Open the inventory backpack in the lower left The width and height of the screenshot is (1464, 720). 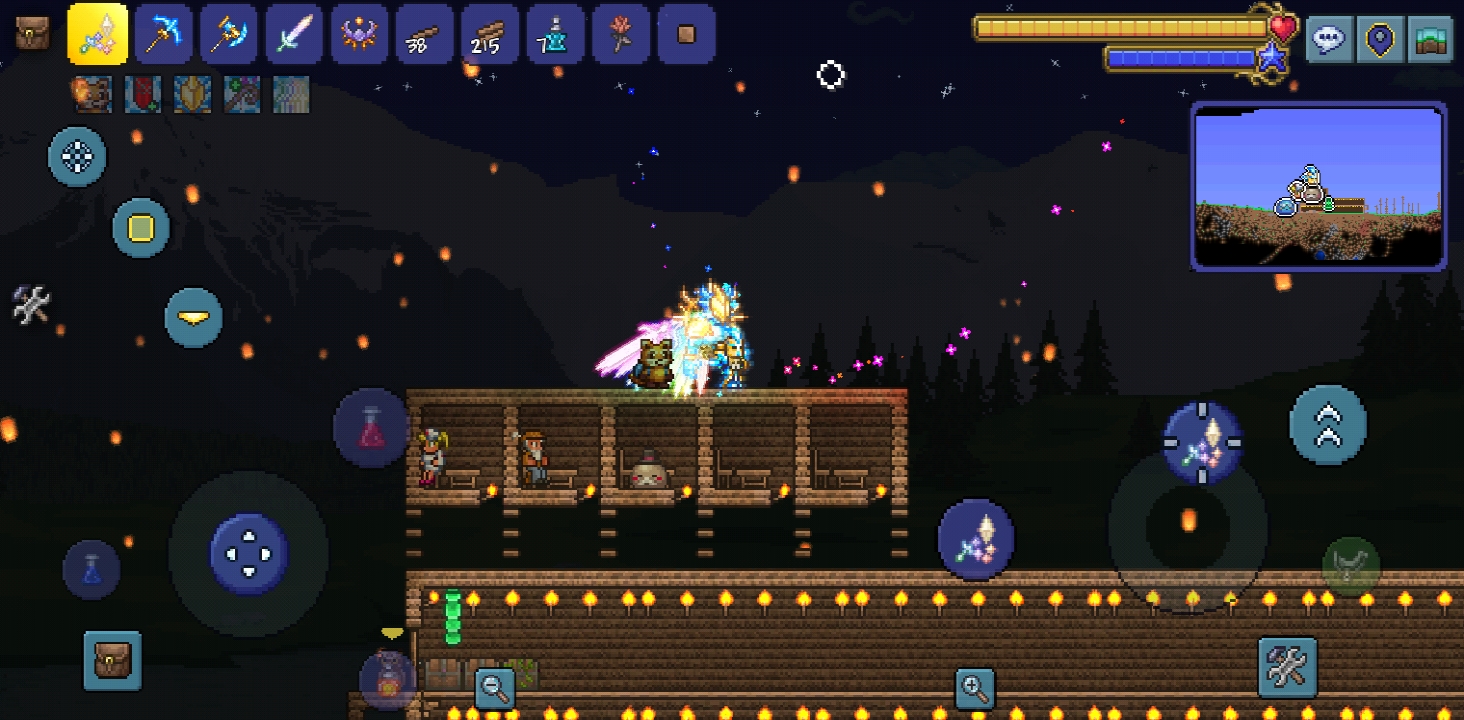112,660
